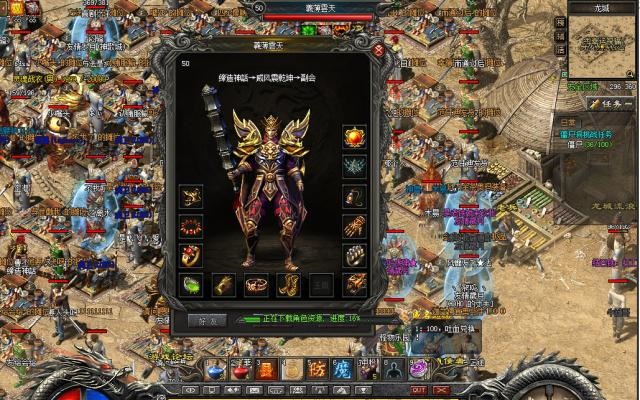
Task: Select the golden gauntlet equipment slot
Action: point(354,226)
